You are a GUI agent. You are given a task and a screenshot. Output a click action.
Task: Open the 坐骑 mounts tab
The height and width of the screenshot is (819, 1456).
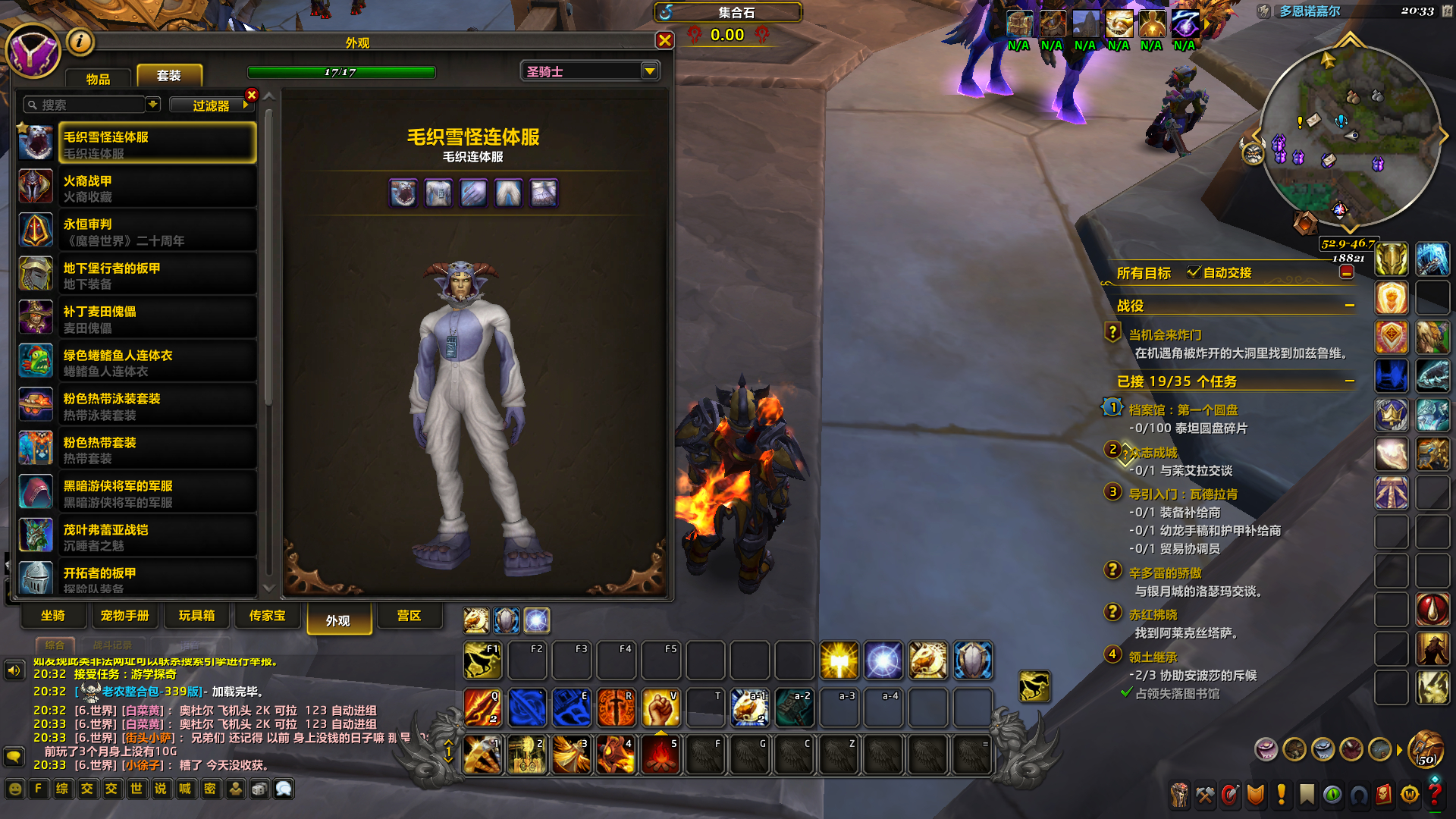click(x=53, y=616)
